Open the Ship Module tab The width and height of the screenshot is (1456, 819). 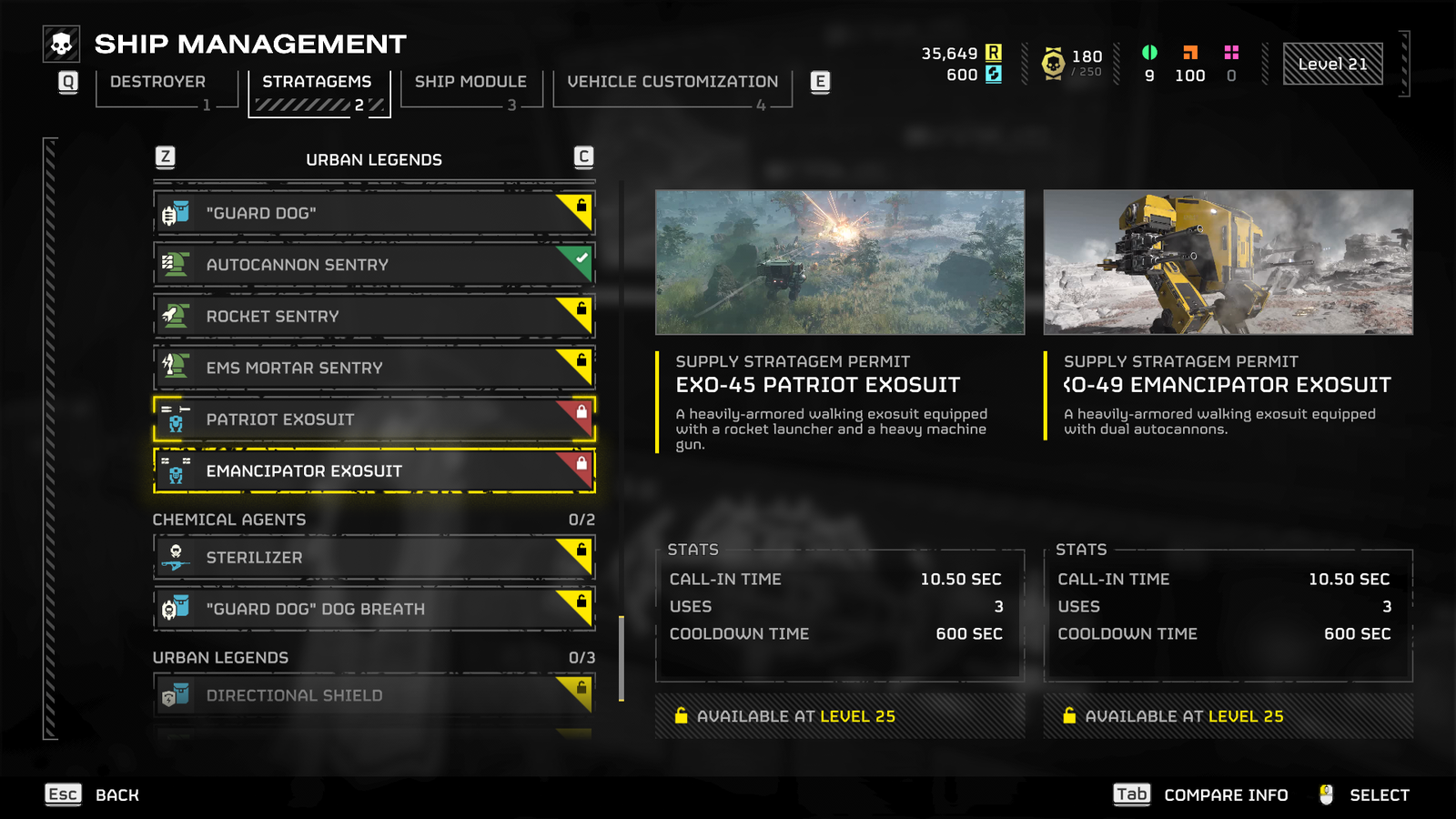coord(470,83)
